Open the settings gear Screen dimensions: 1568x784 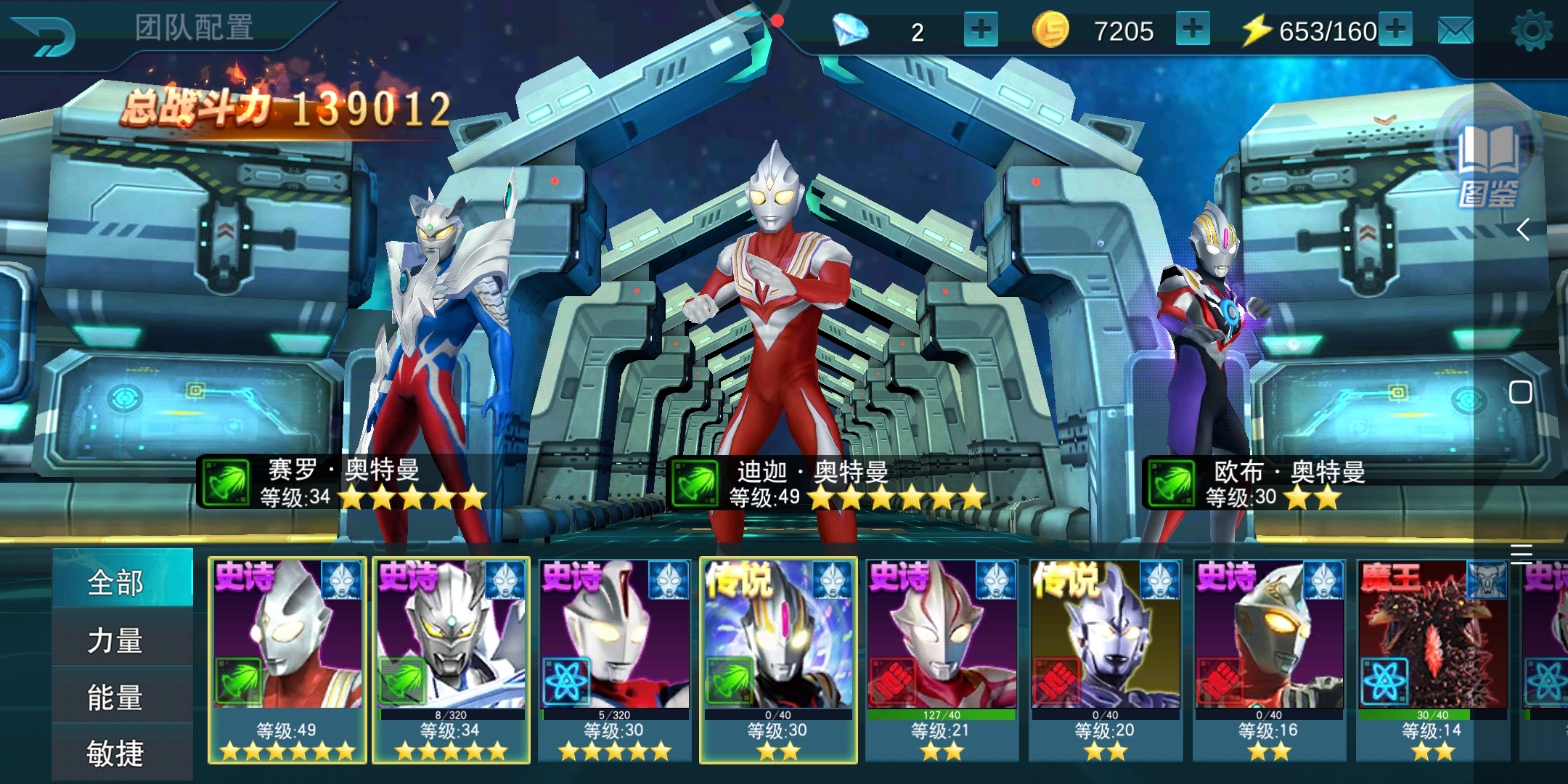pos(1532,31)
